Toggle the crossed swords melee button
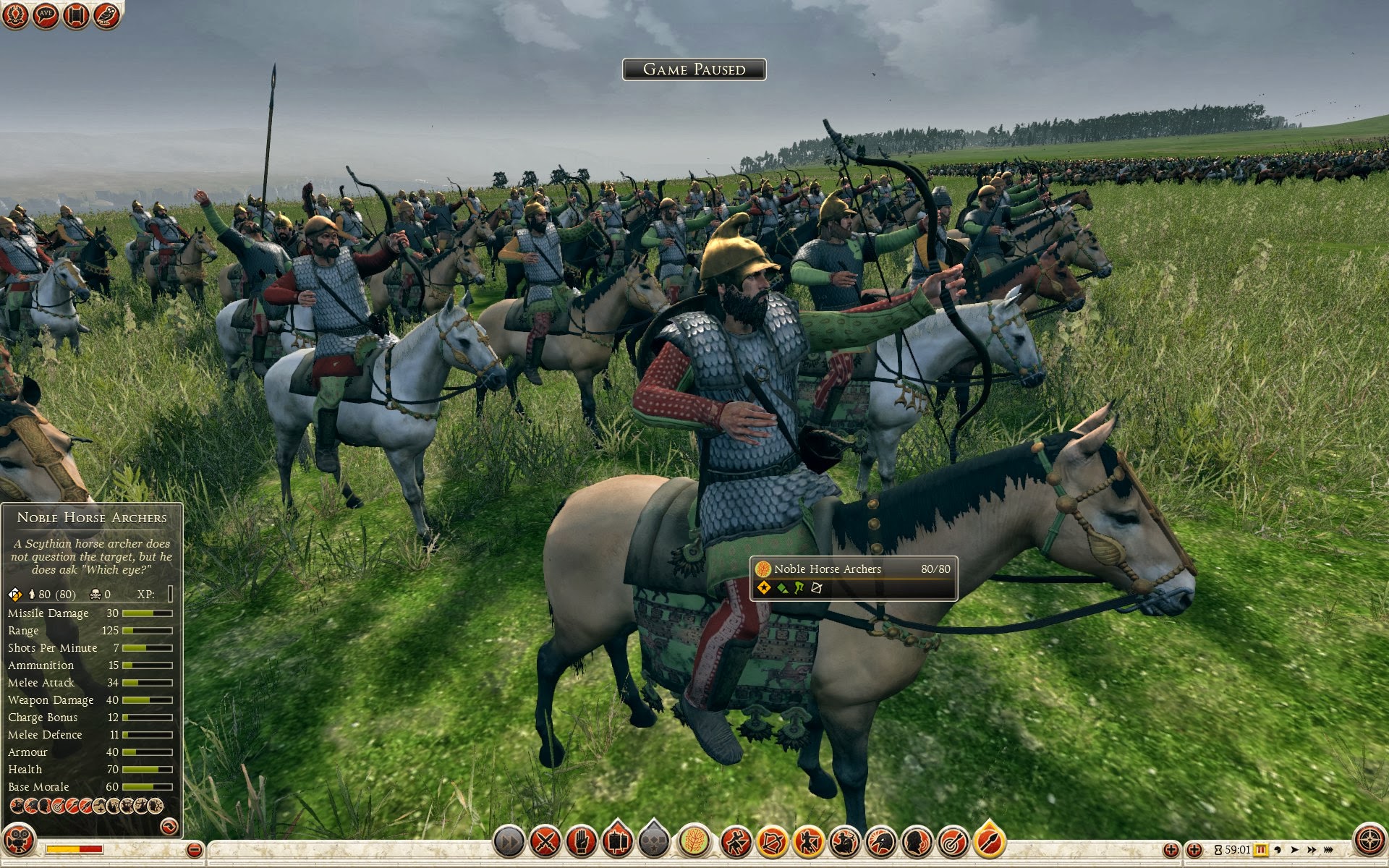This screenshot has width=1389, height=868. point(545,842)
